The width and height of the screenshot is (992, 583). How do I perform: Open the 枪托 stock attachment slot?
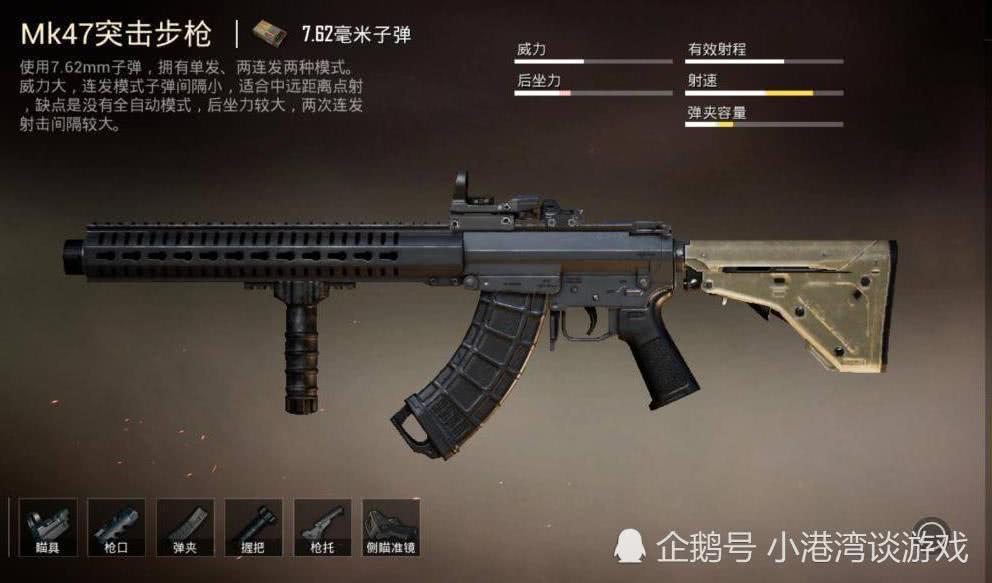tap(323, 527)
